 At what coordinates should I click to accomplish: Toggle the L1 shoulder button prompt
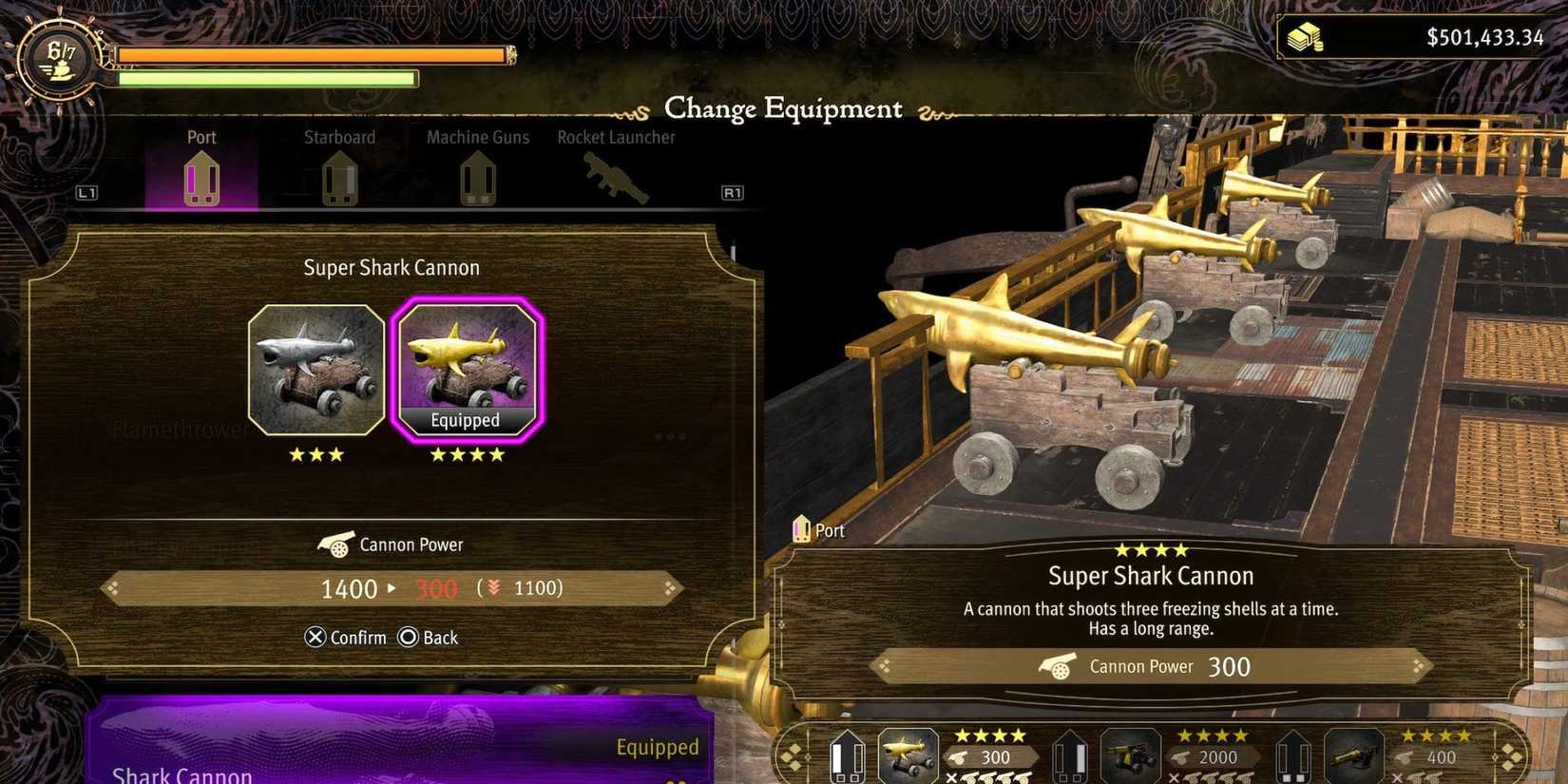pos(87,192)
